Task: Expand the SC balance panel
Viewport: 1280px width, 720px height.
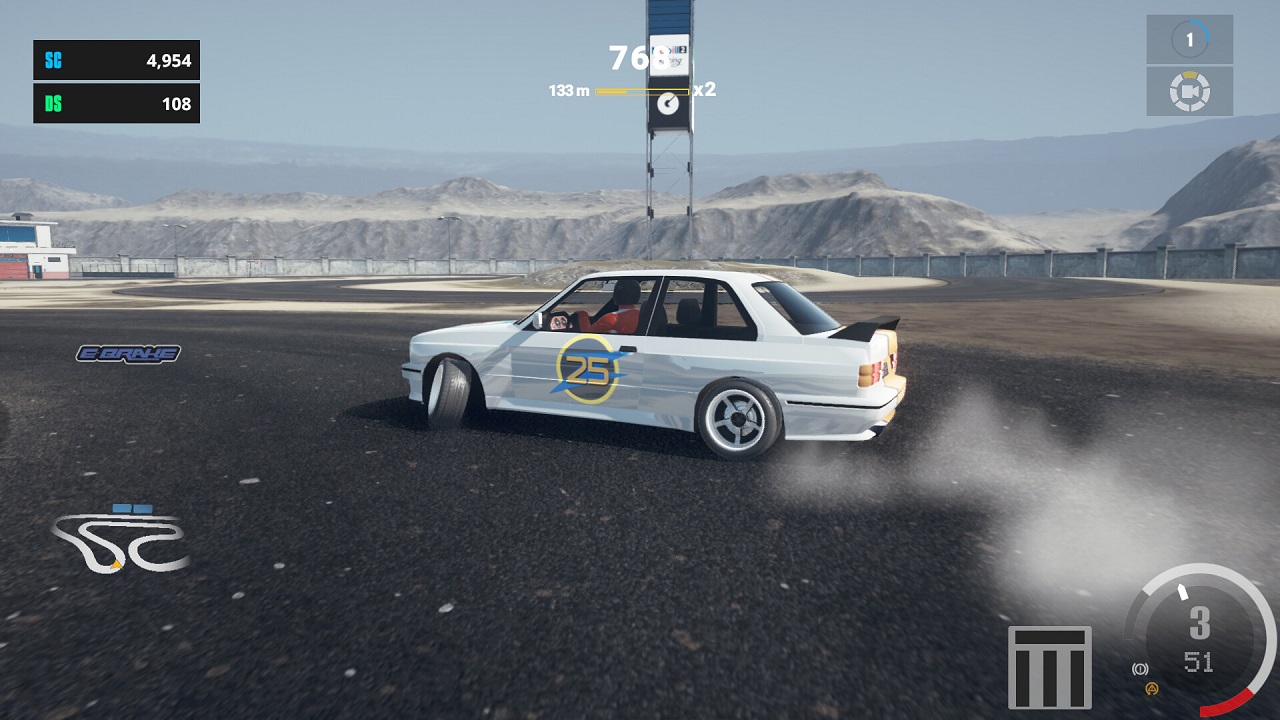Action: point(116,61)
